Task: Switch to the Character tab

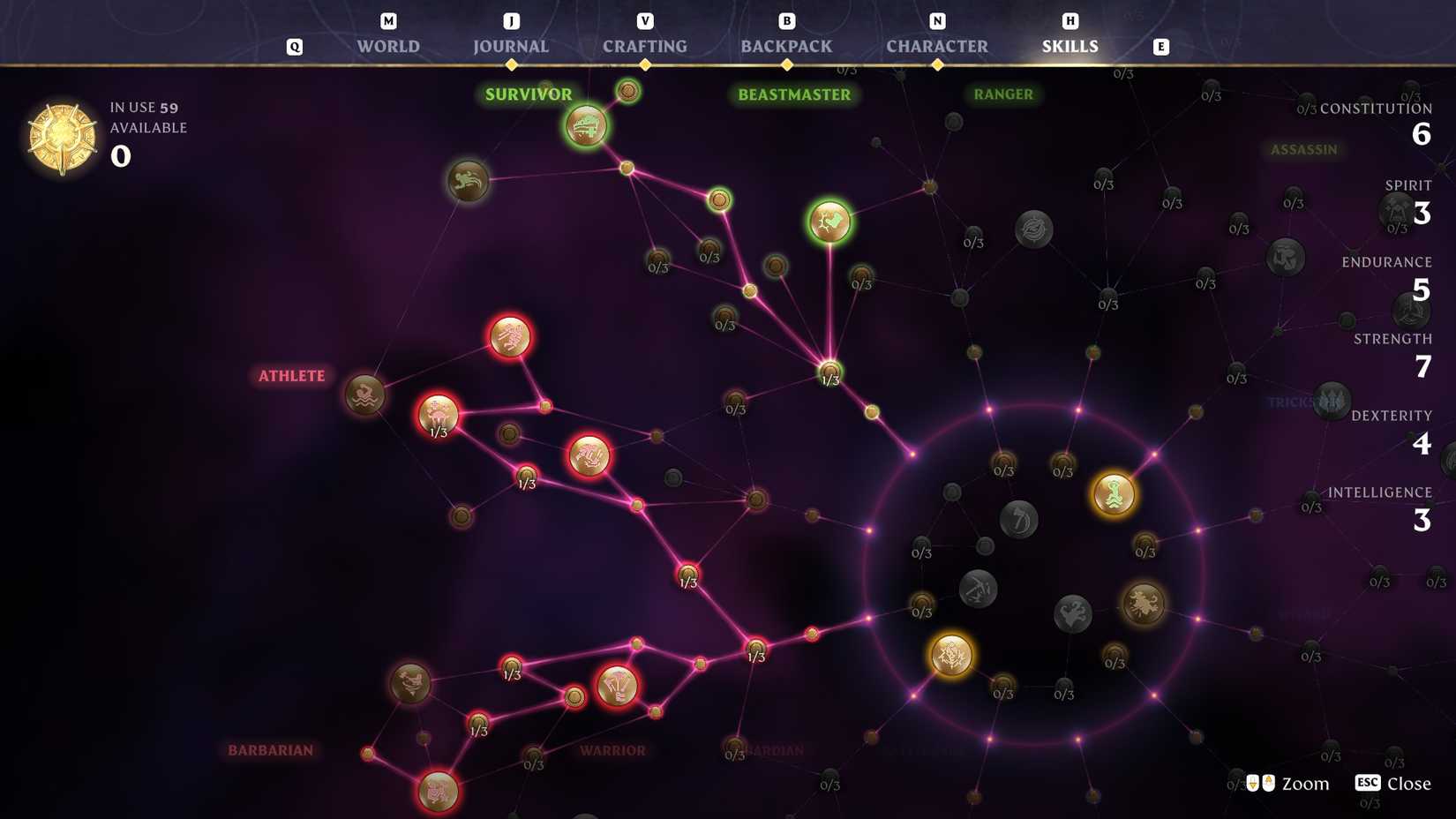Action: [937, 46]
